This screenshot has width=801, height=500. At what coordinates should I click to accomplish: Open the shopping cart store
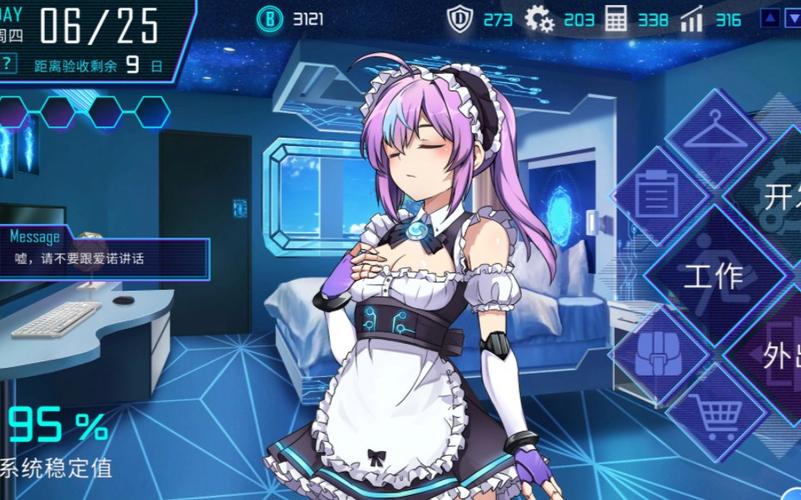pos(716,410)
